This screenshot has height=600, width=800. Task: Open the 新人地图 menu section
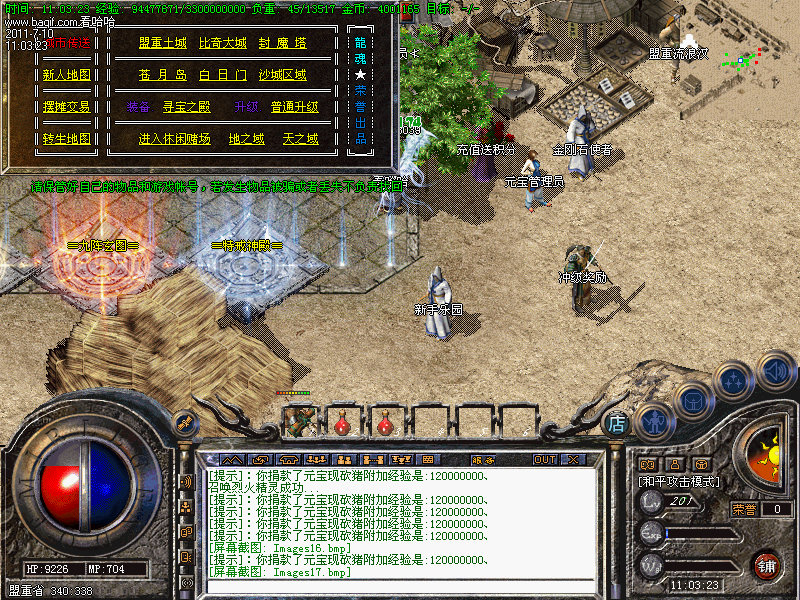(66, 75)
